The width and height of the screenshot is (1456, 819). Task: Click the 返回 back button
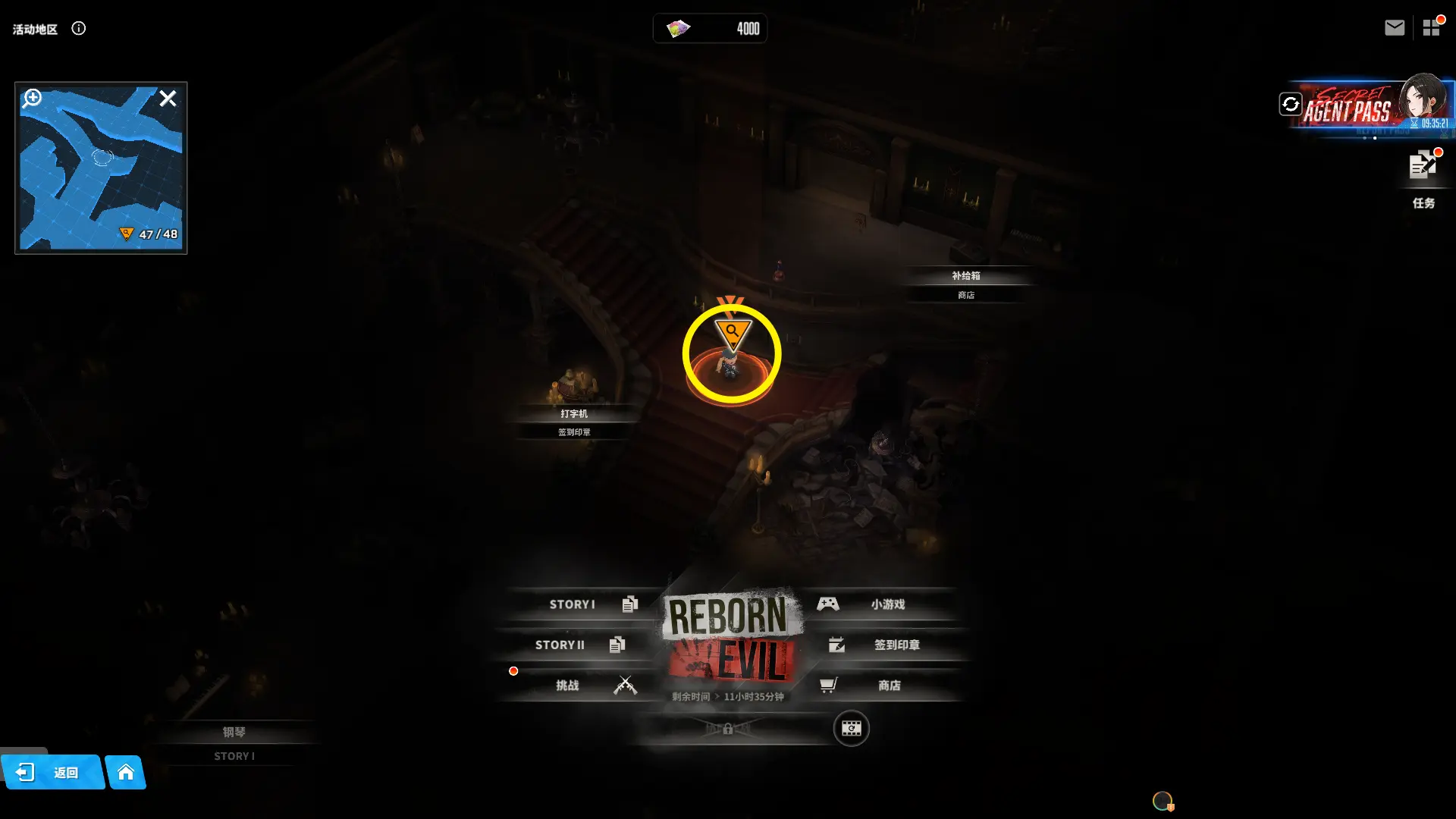(x=52, y=772)
